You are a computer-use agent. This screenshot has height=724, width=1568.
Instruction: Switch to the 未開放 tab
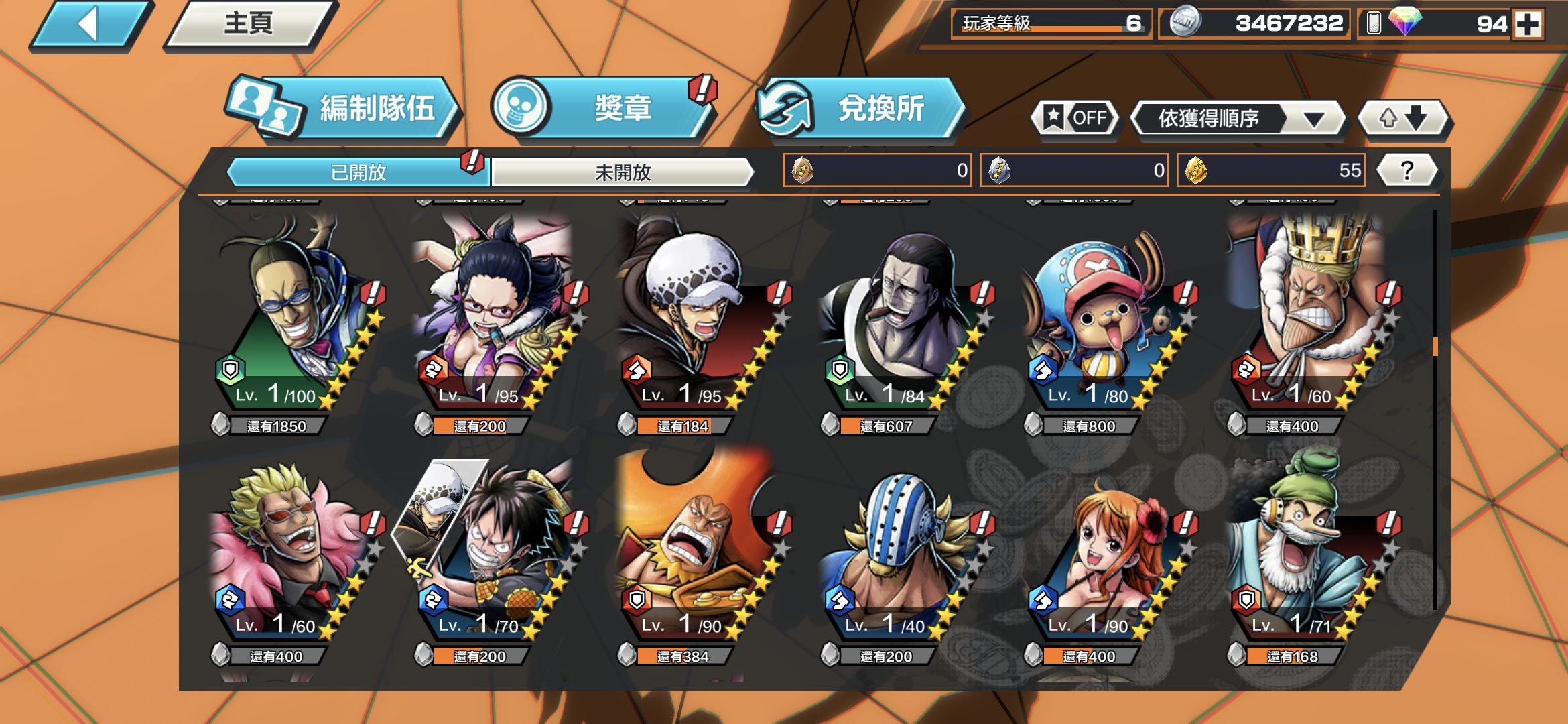coord(623,172)
